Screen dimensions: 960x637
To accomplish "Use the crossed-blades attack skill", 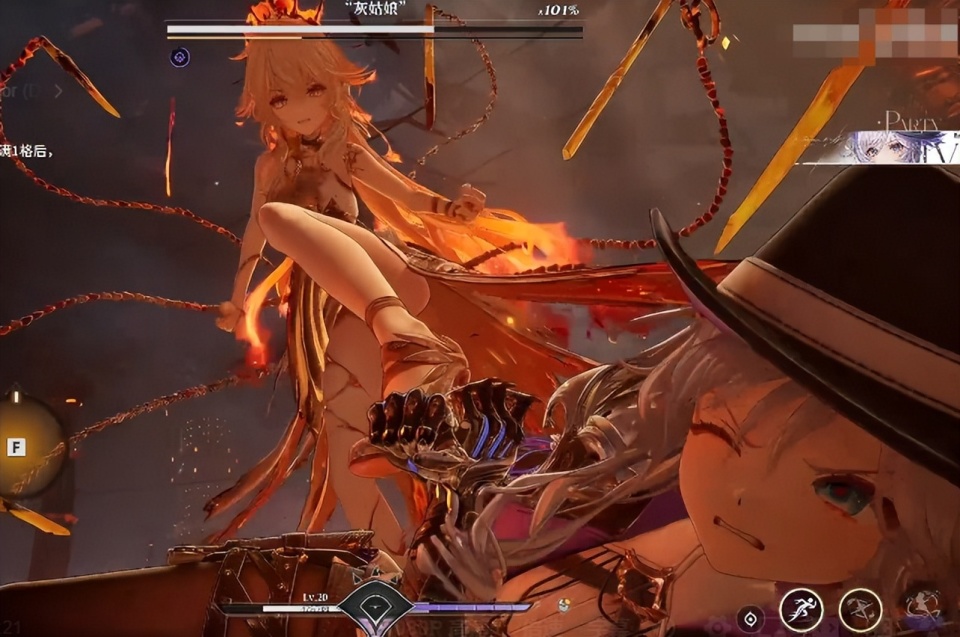I will tap(859, 608).
